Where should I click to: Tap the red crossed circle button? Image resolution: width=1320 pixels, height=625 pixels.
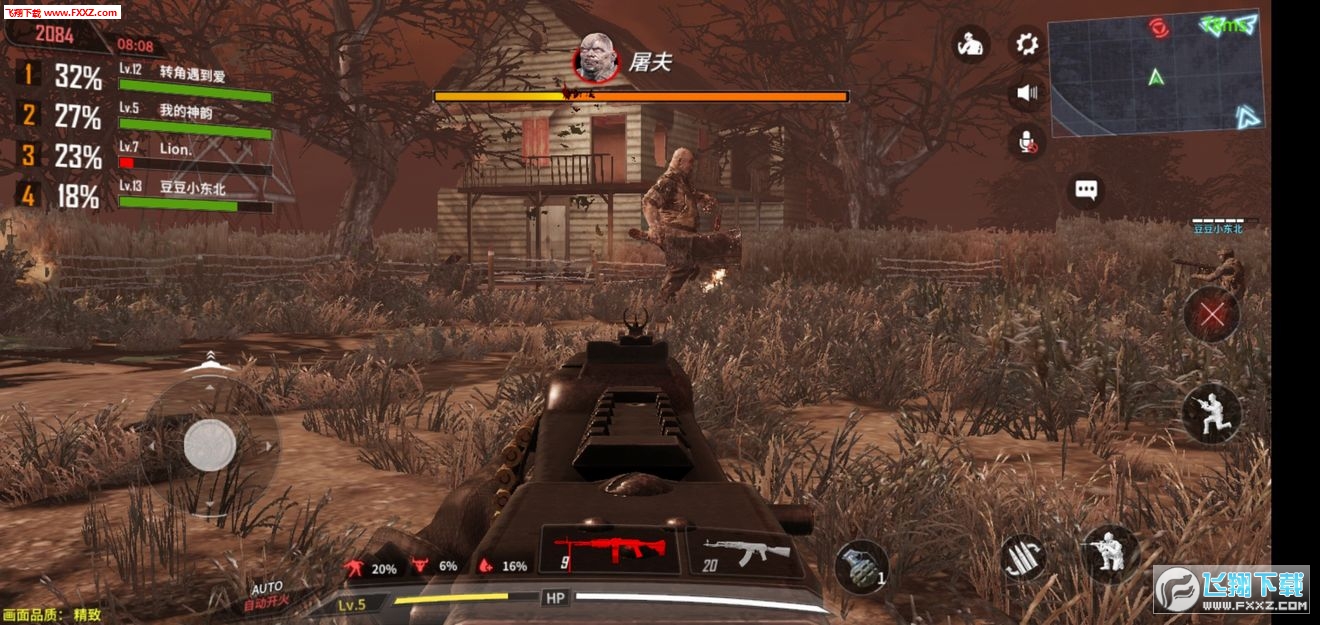pos(1211,315)
